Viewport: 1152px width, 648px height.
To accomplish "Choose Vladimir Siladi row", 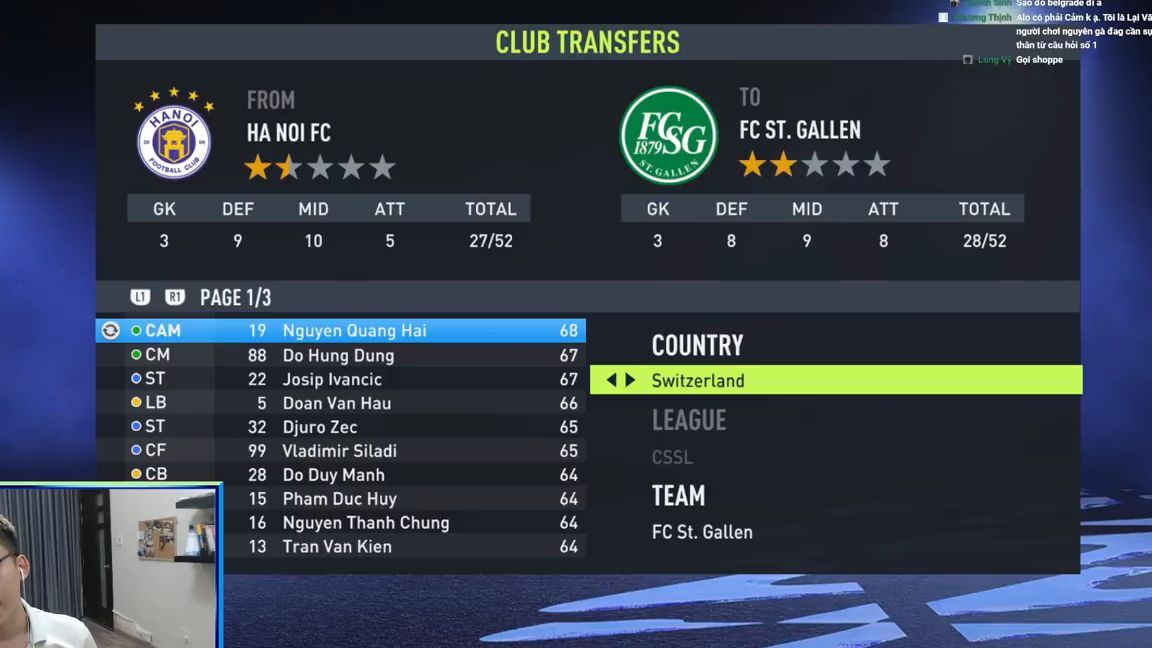I will pyautogui.click(x=339, y=451).
